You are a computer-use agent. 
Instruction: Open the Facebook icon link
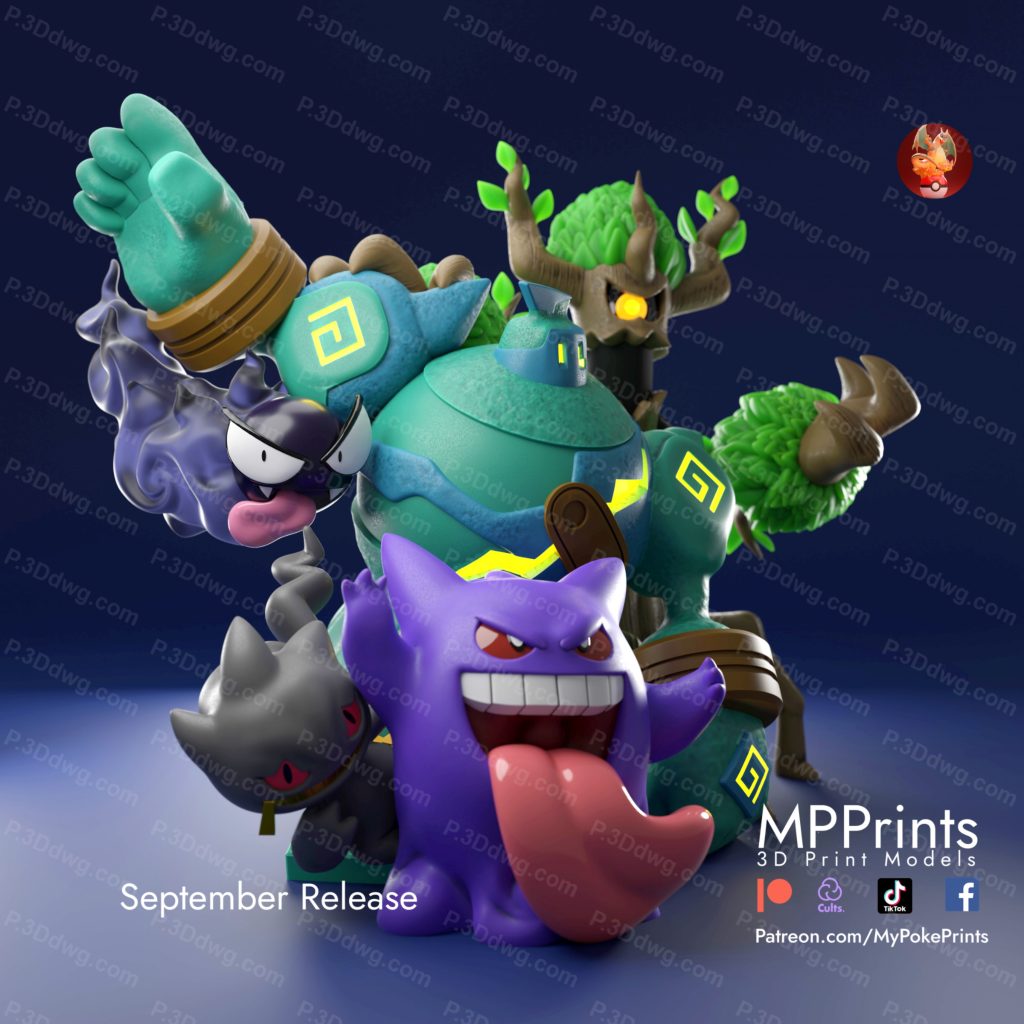click(962, 895)
